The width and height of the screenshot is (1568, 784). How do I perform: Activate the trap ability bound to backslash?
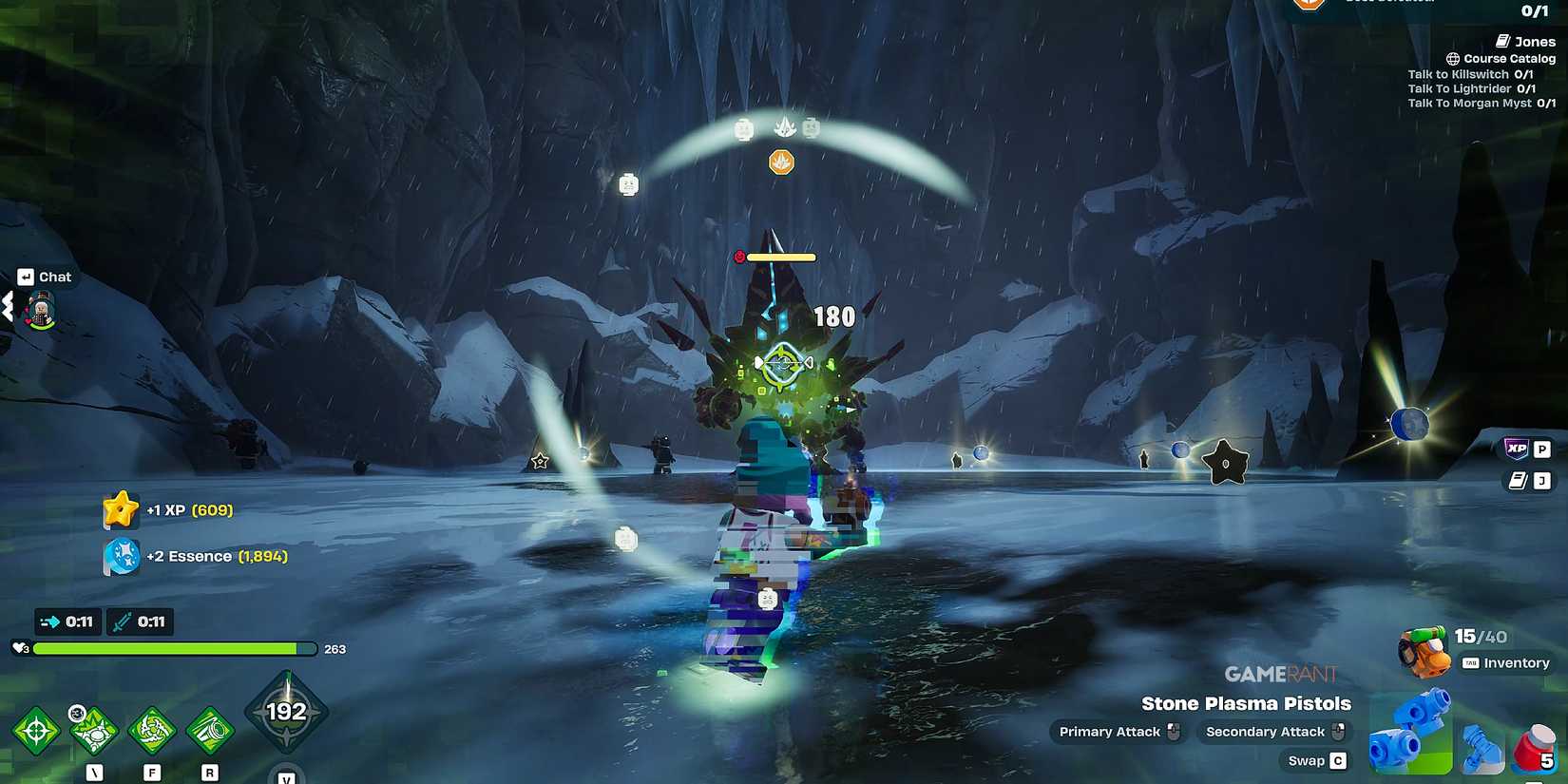(92, 730)
